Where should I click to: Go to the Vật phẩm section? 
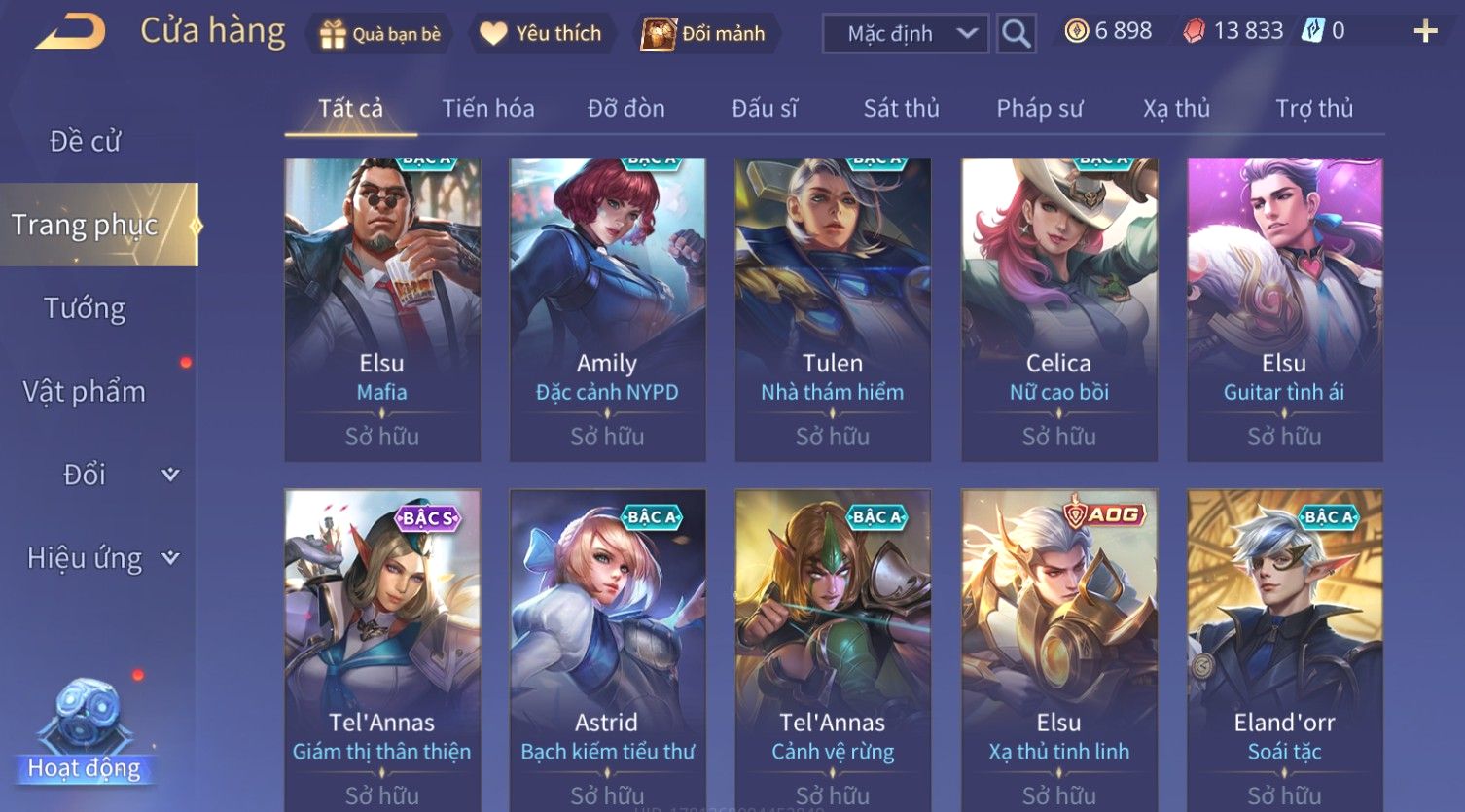click(86, 391)
